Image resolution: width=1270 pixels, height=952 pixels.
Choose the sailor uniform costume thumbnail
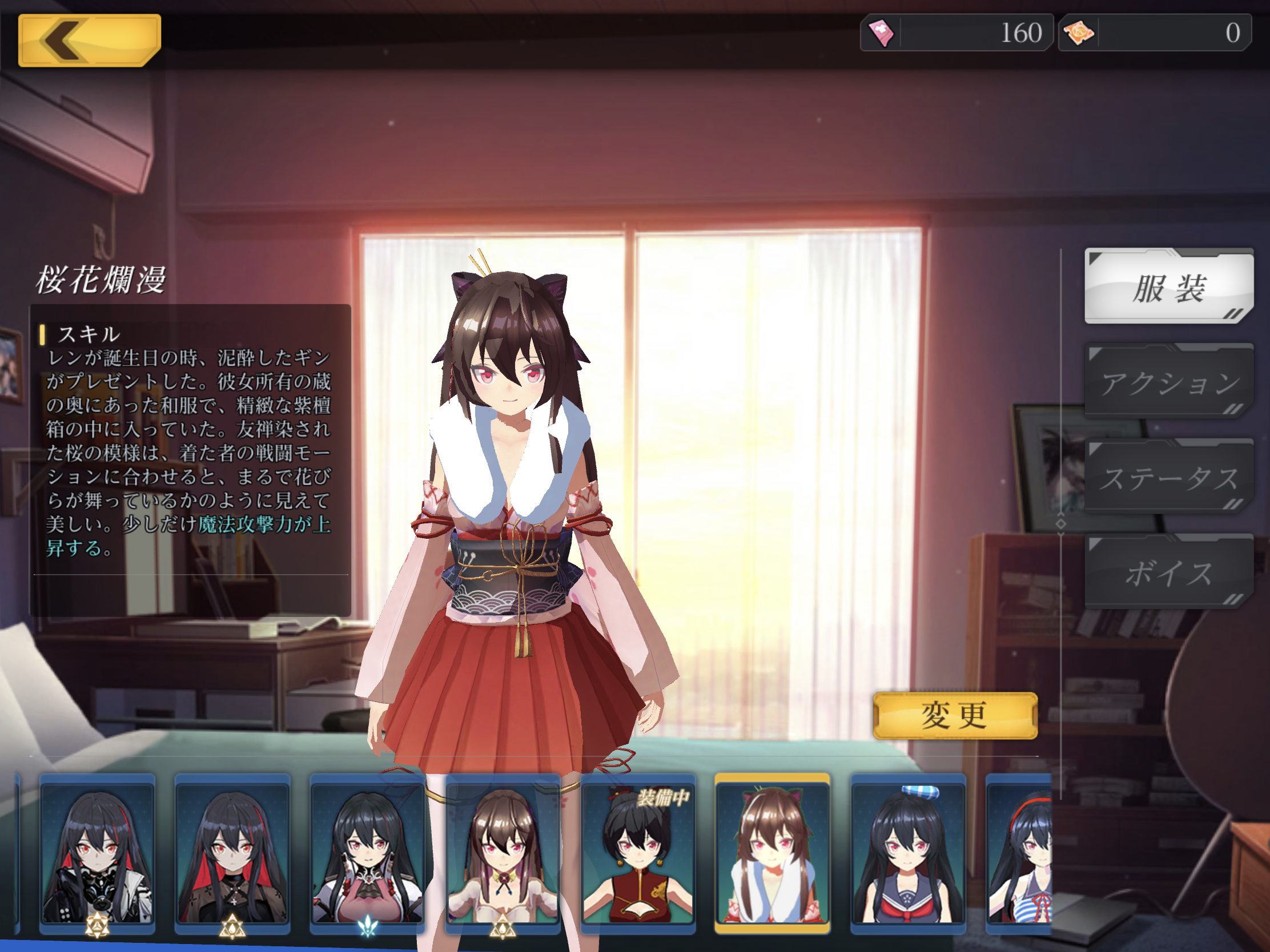[908, 854]
